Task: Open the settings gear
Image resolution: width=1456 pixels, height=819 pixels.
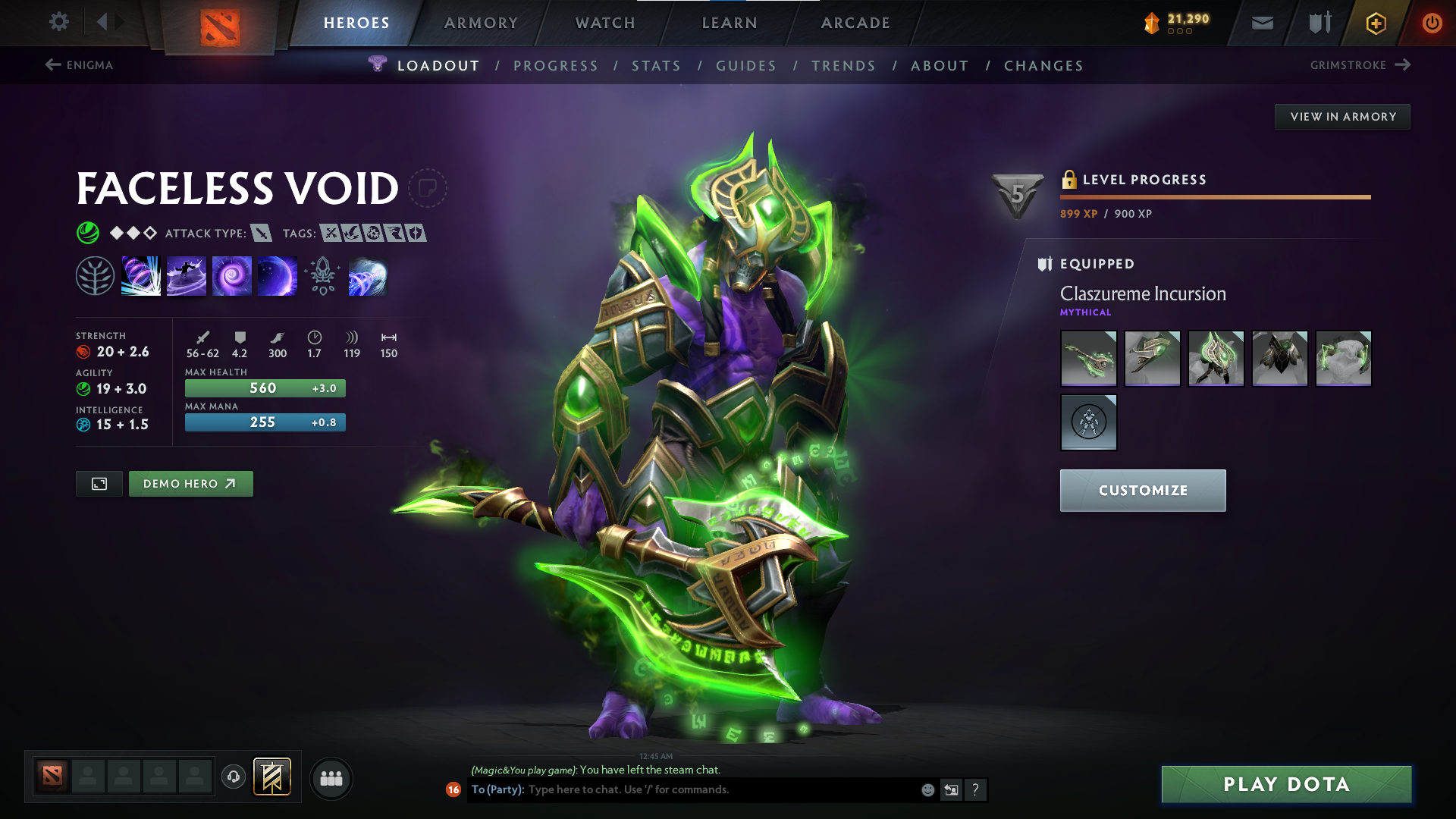Action: (58, 22)
